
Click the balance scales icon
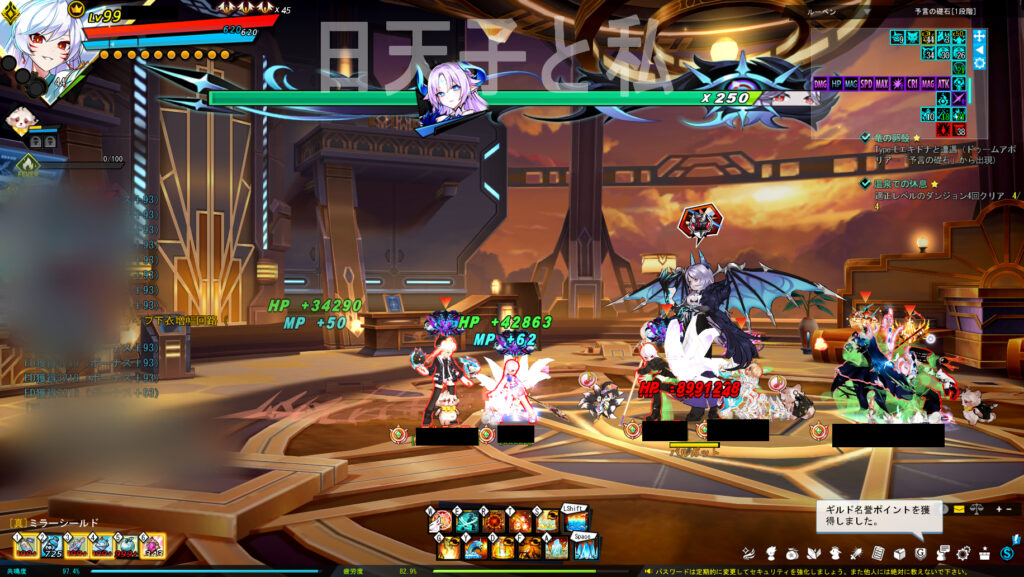click(x=977, y=509)
